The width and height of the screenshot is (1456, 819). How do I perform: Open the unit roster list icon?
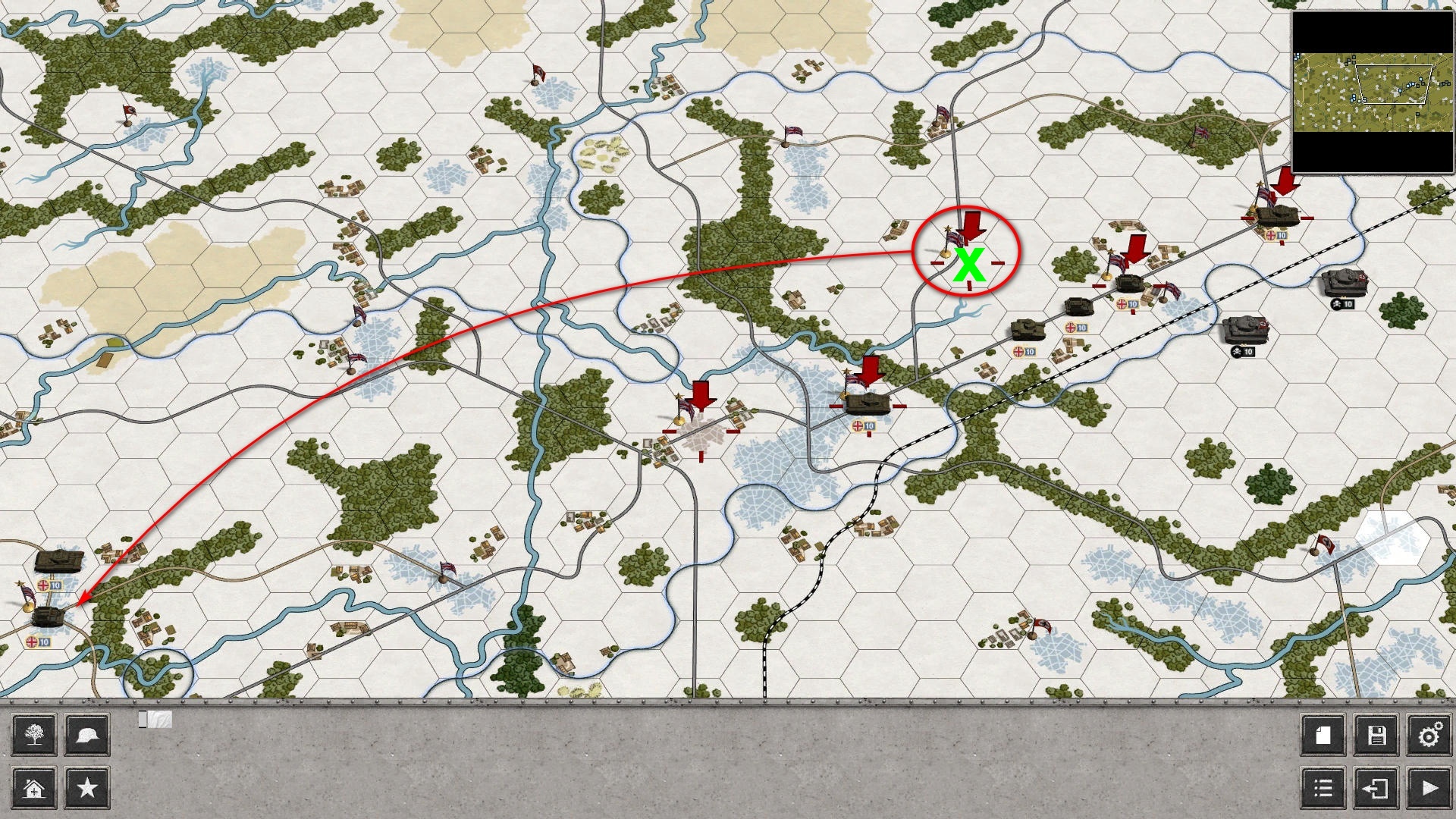1323,789
